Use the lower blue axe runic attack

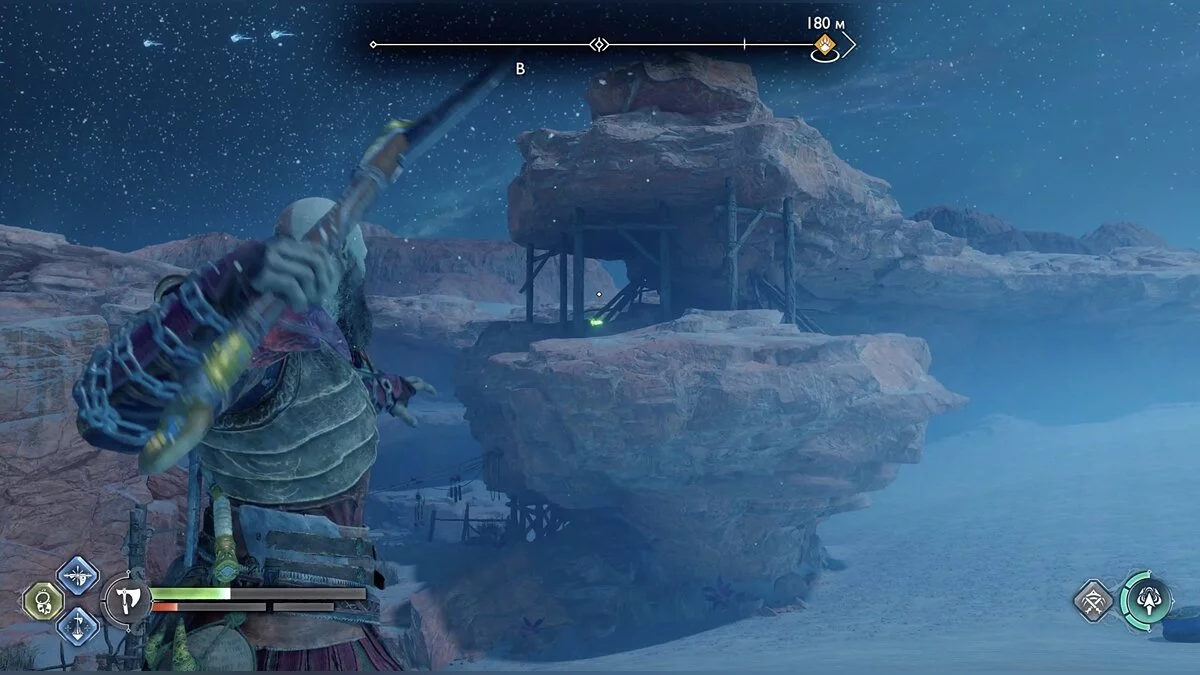pos(77,626)
